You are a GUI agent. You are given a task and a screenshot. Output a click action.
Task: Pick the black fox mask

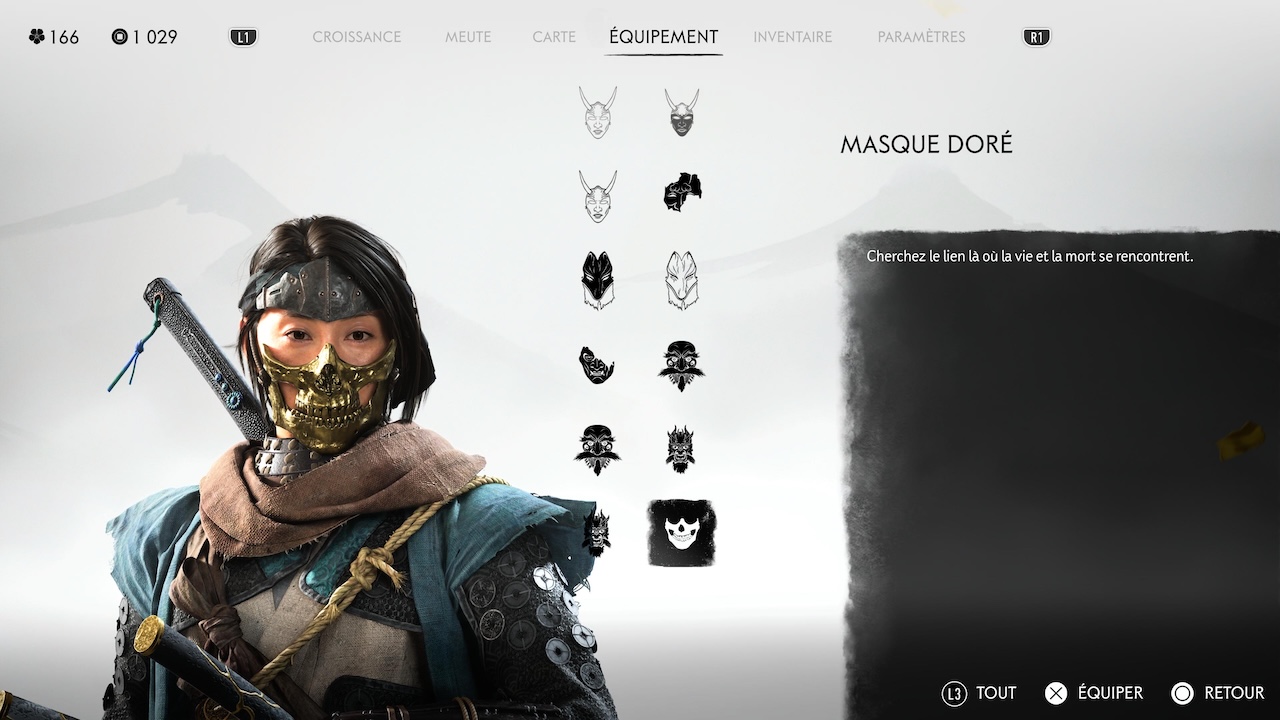coord(597,279)
